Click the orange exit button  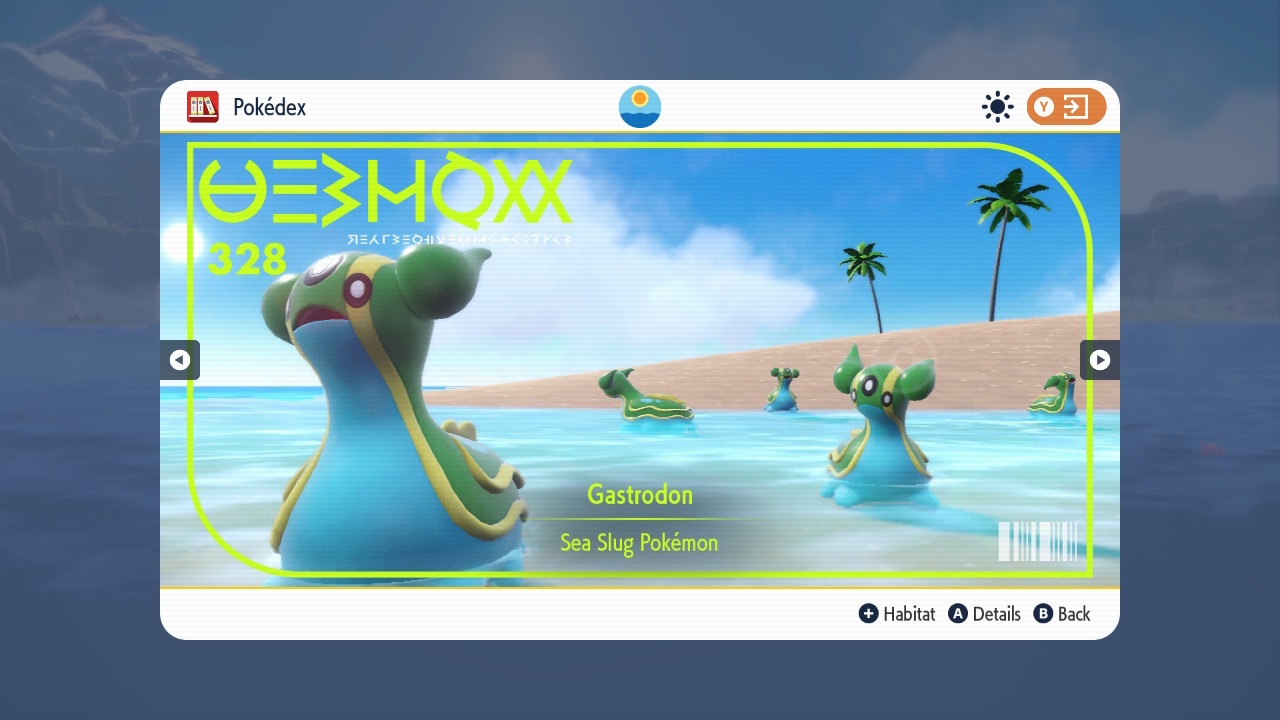pos(1066,107)
